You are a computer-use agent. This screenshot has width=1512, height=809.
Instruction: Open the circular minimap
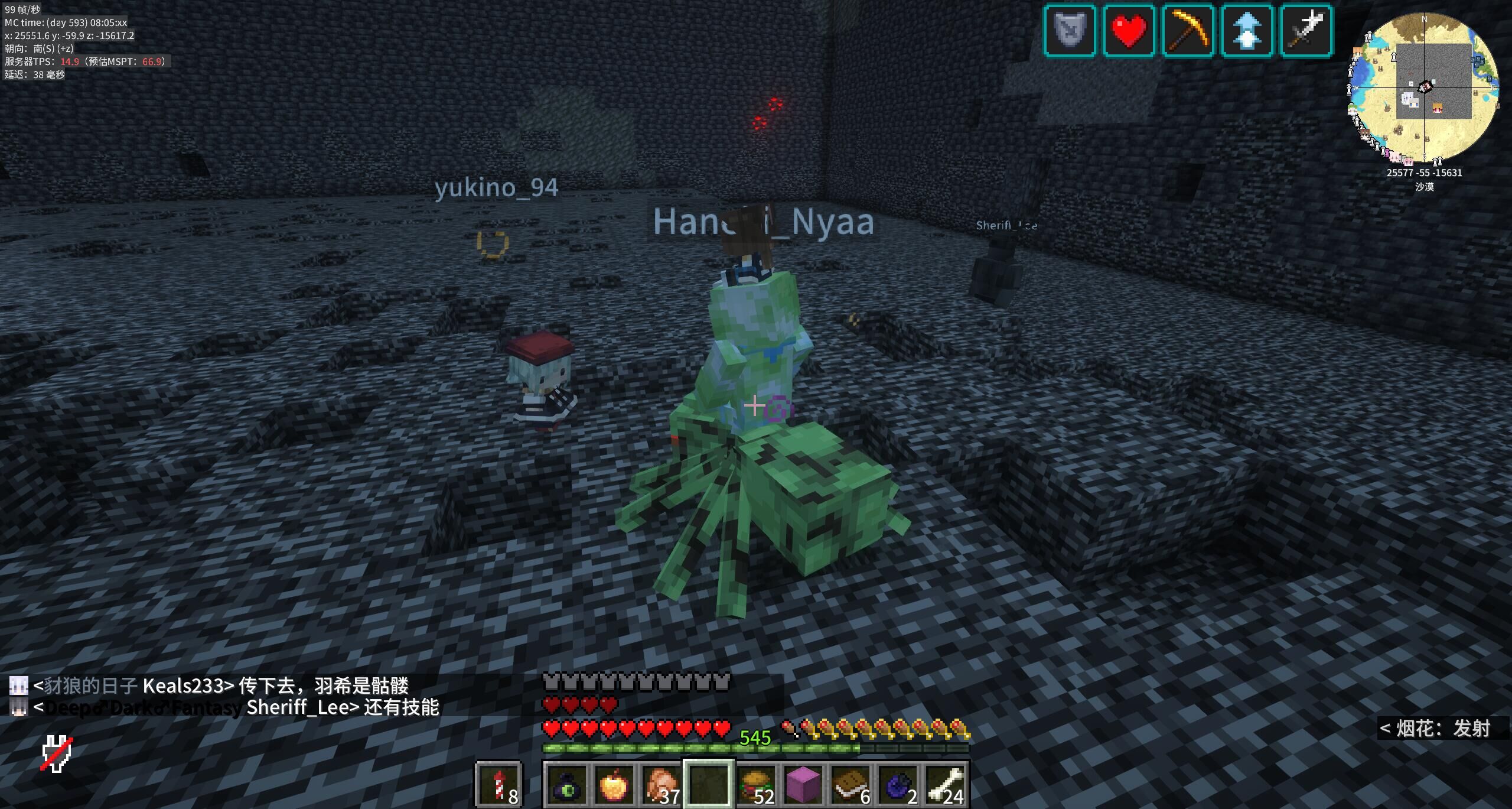click(1423, 89)
